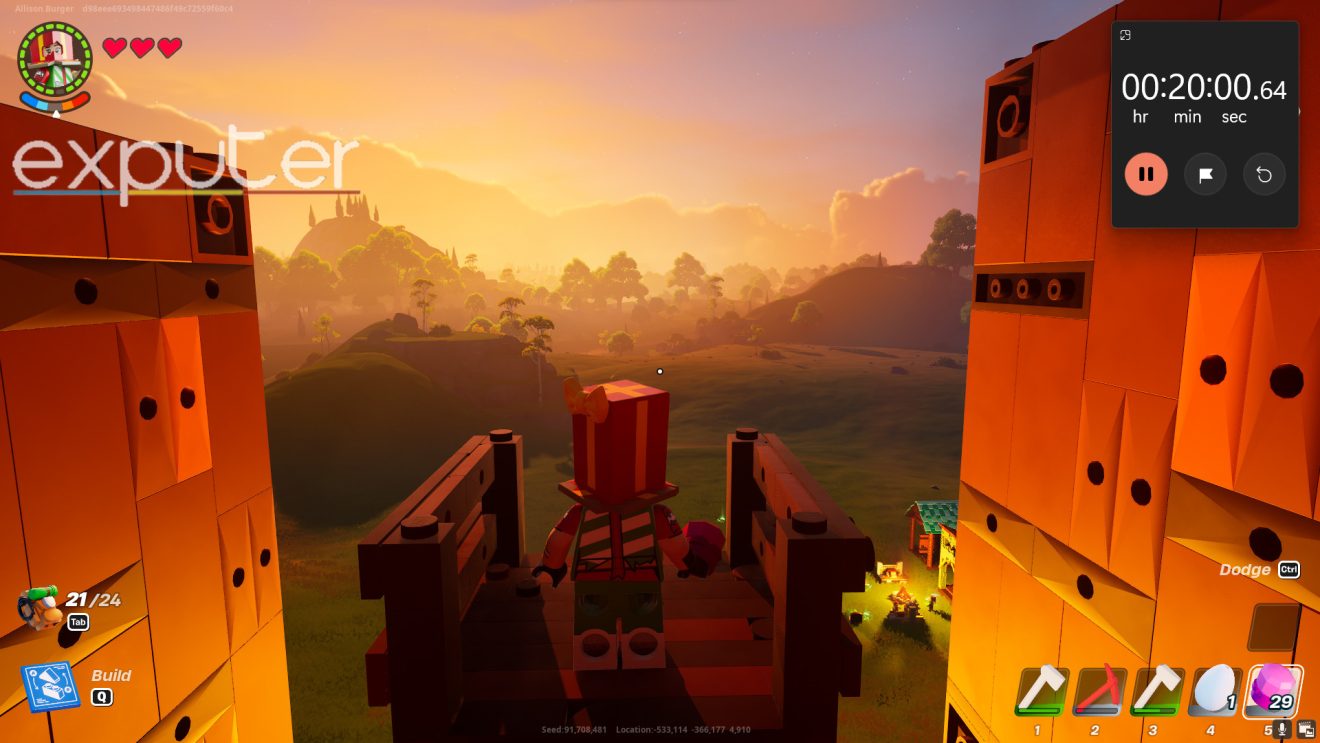Click the sec label on the timer
The width and height of the screenshot is (1320, 743).
pos(1234,116)
